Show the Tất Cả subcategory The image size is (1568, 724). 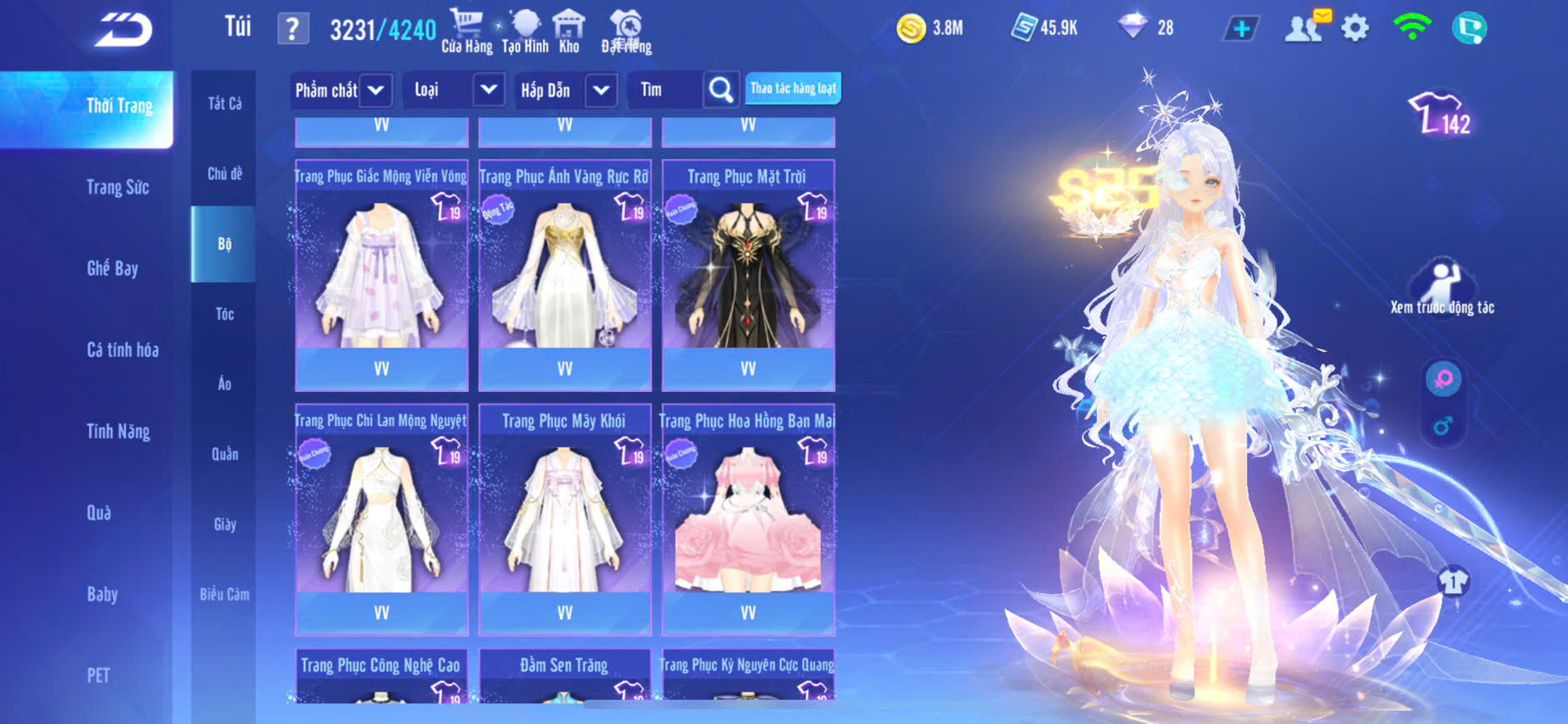click(224, 103)
